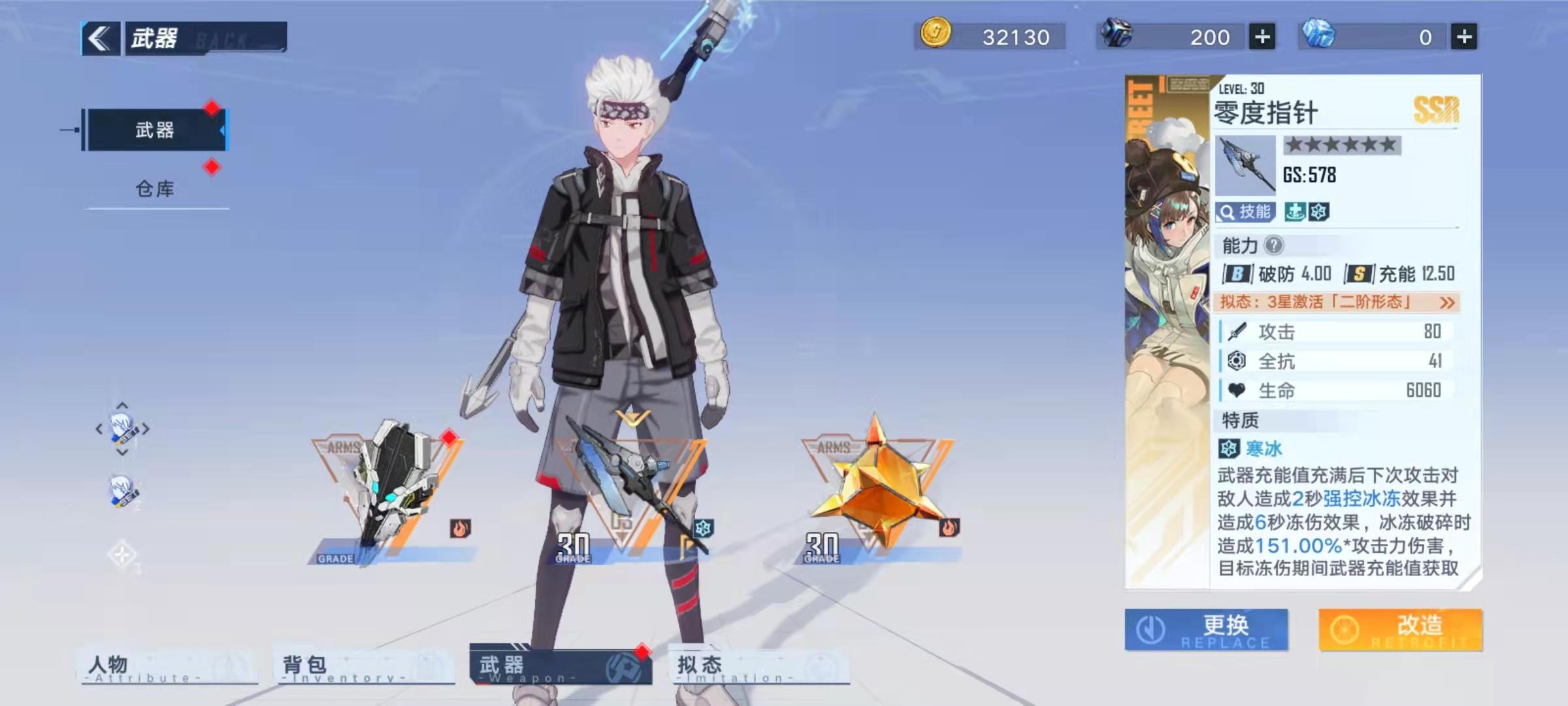Click the down chevron below character preset
The height and width of the screenshot is (706, 1568).
[x=122, y=452]
